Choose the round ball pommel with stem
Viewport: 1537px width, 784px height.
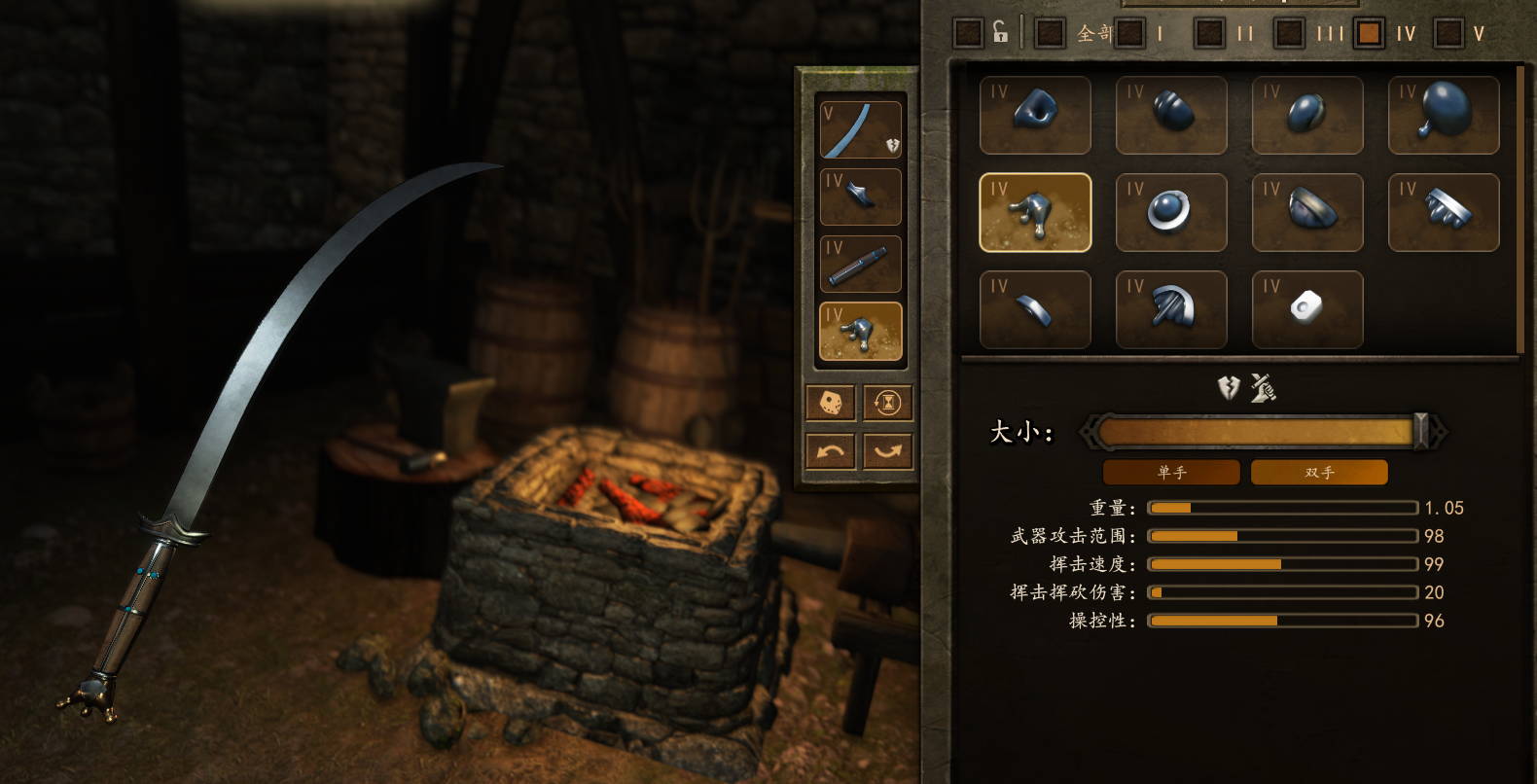[1444, 115]
